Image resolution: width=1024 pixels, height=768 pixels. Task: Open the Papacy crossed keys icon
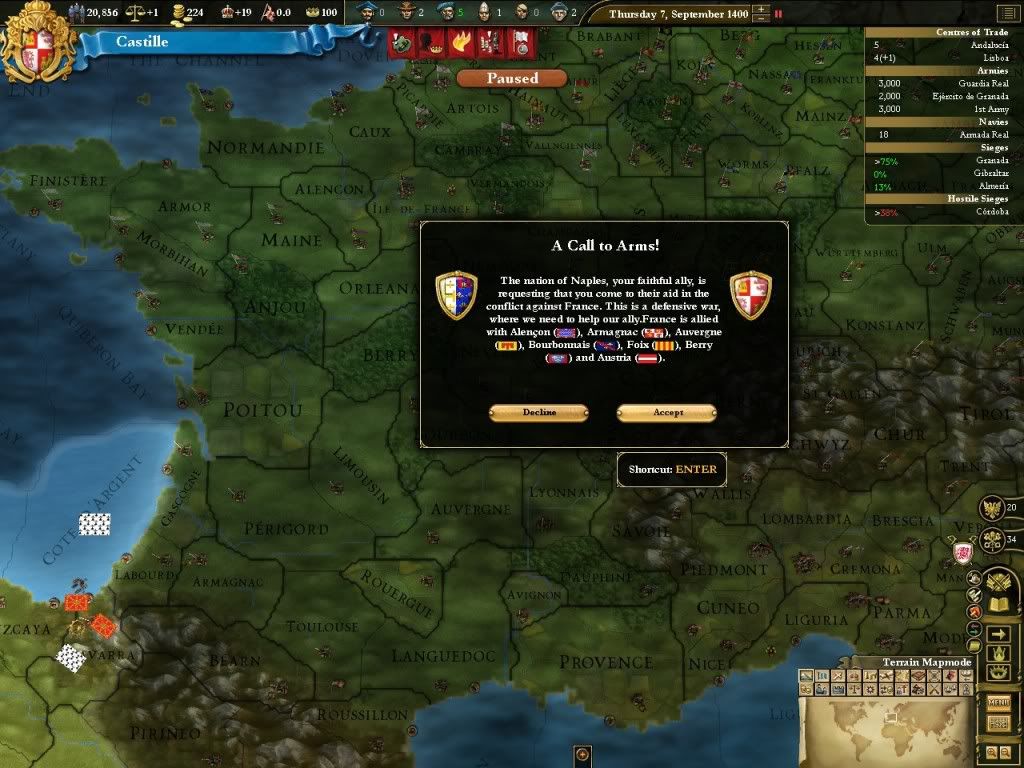[x=991, y=540]
